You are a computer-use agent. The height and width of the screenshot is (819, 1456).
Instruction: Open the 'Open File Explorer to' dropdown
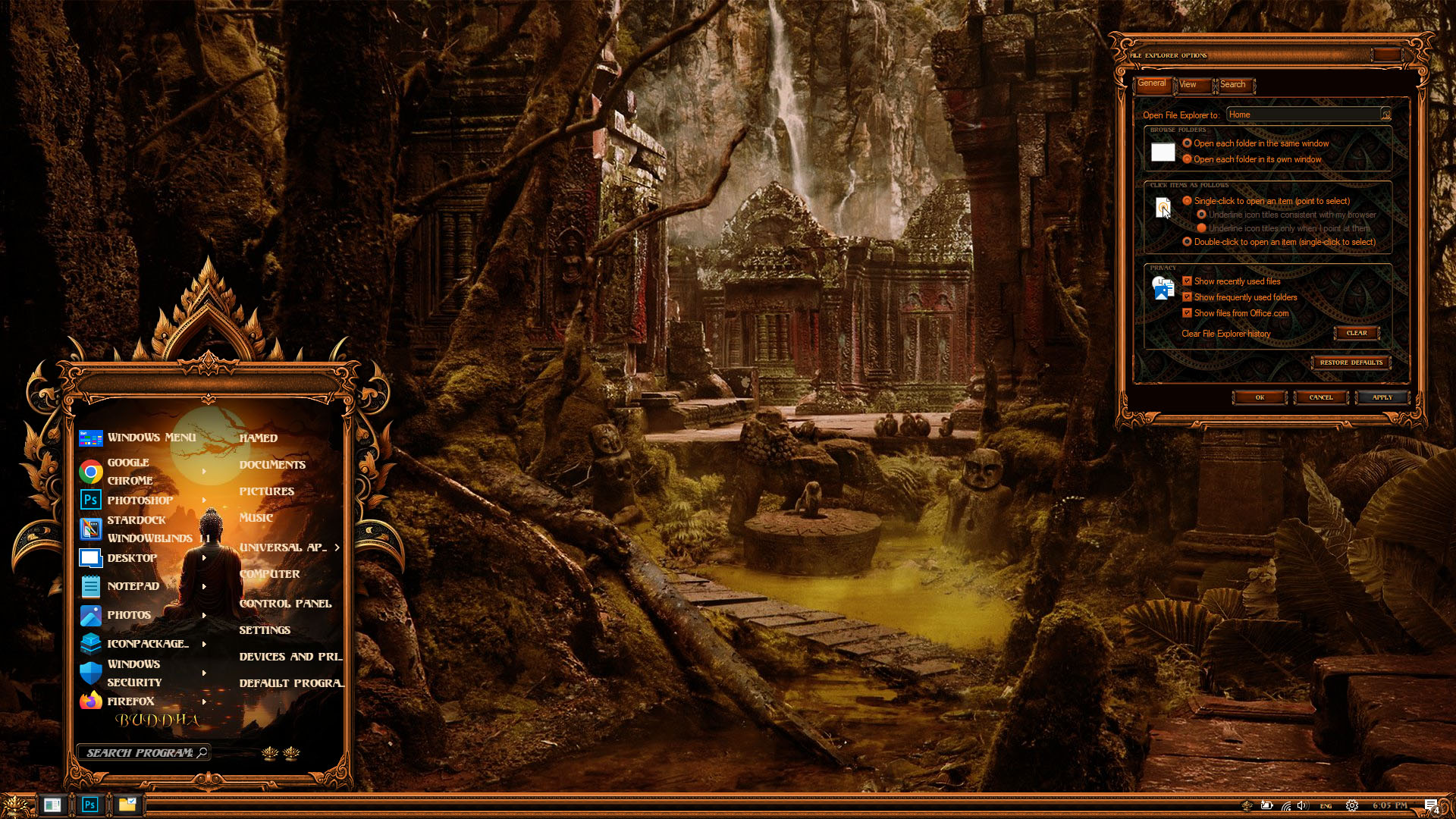1385,115
